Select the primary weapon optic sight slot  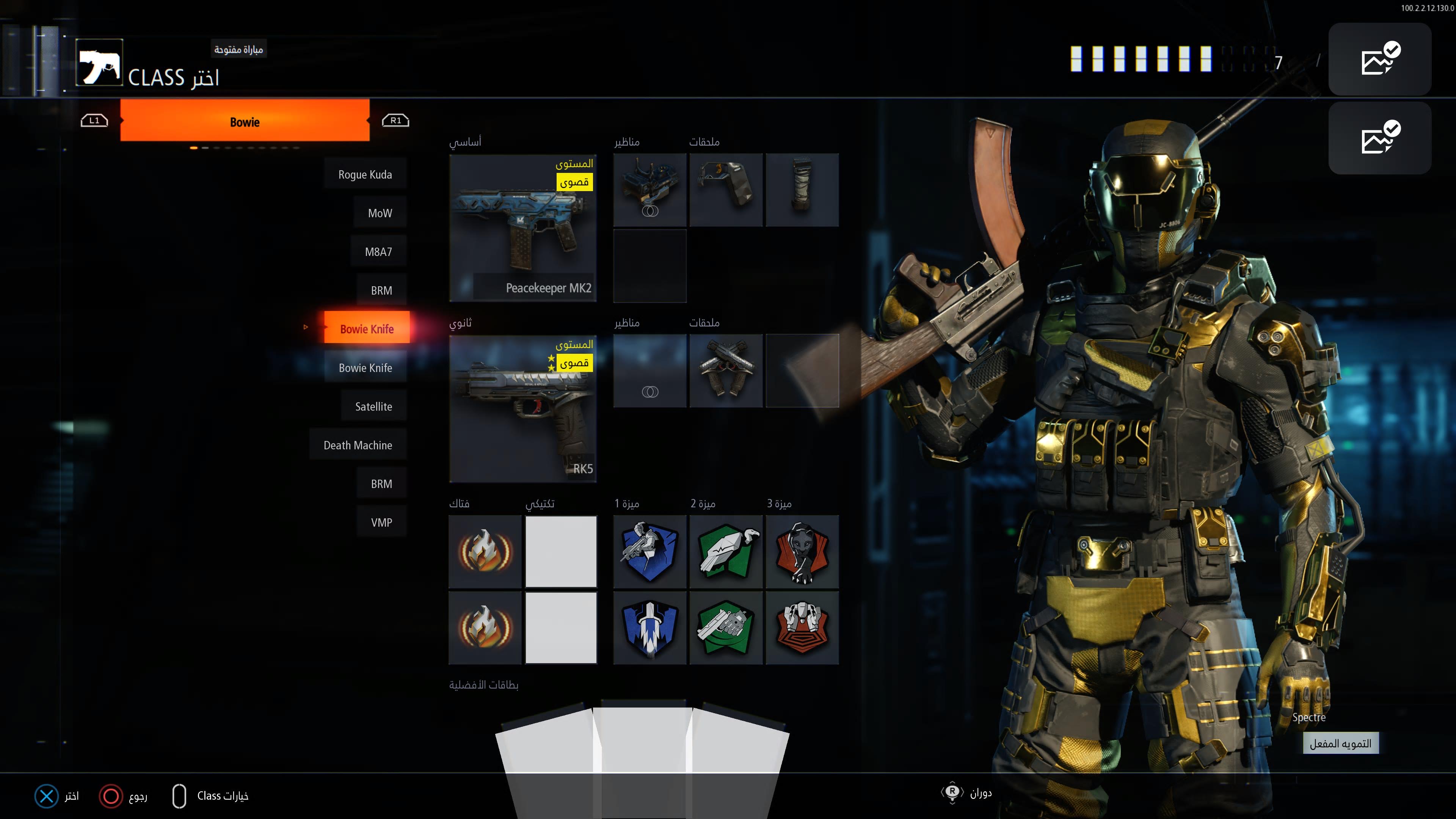click(650, 190)
